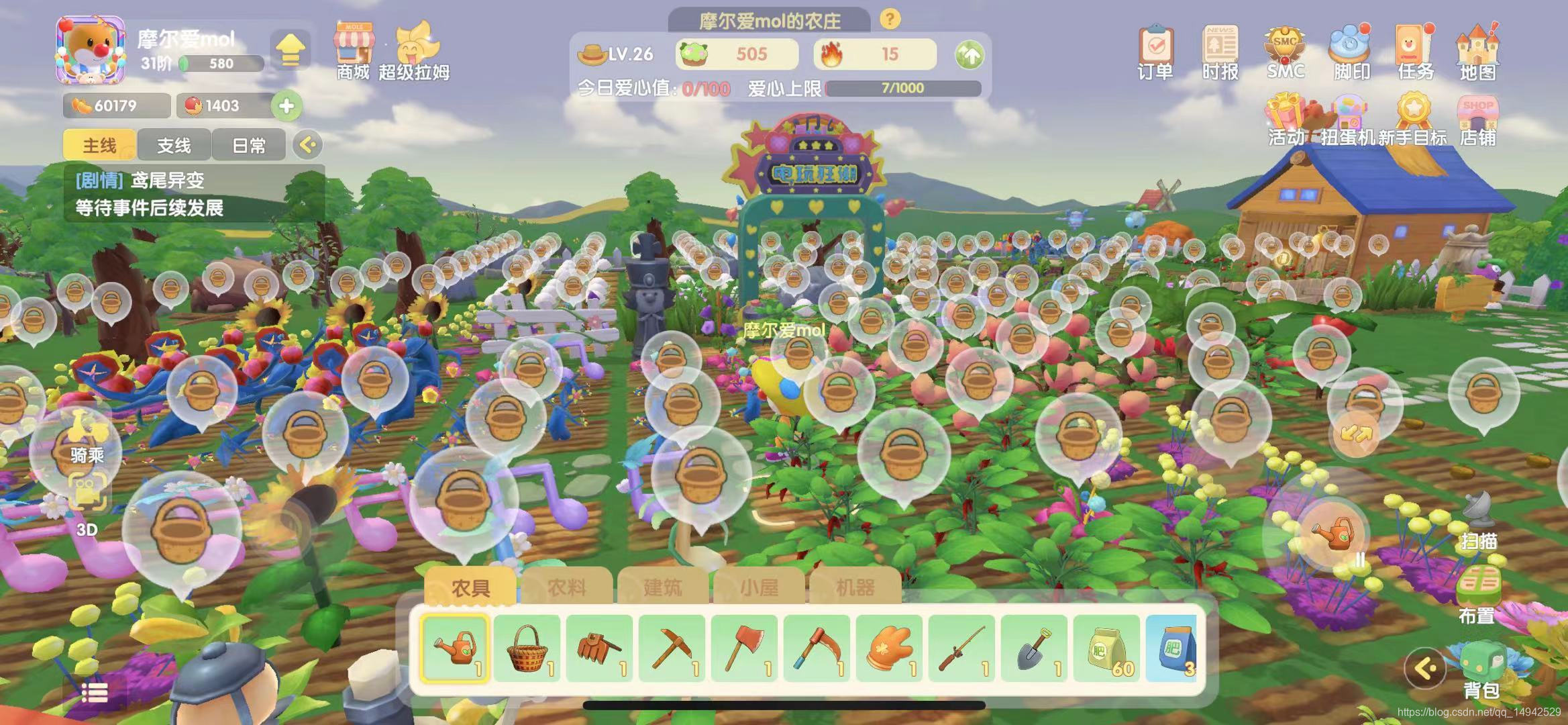
Task: Read the 时报 newspaper
Action: (x=1220, y=52)
